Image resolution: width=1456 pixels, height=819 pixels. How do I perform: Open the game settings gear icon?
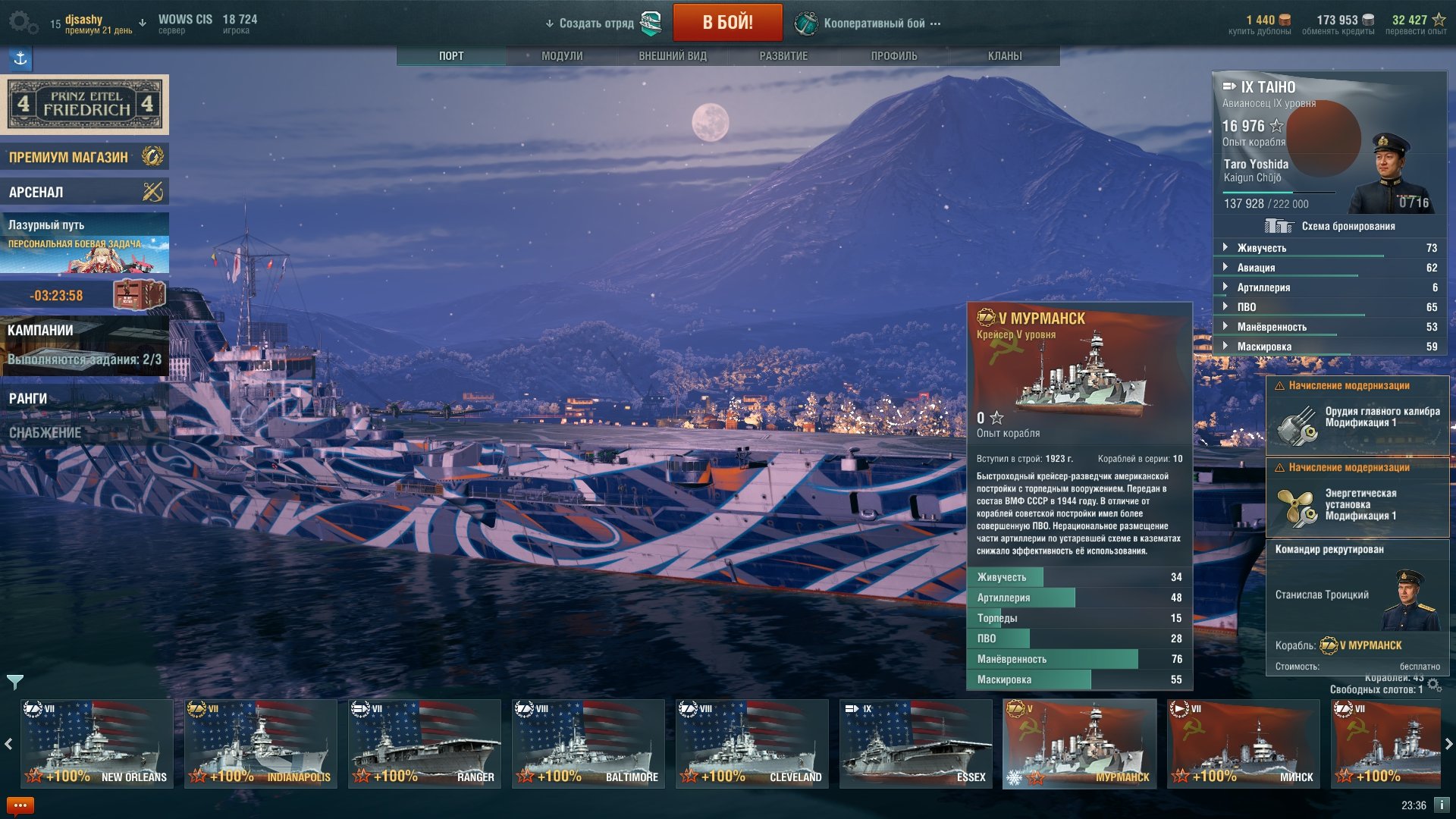point(23,23)
